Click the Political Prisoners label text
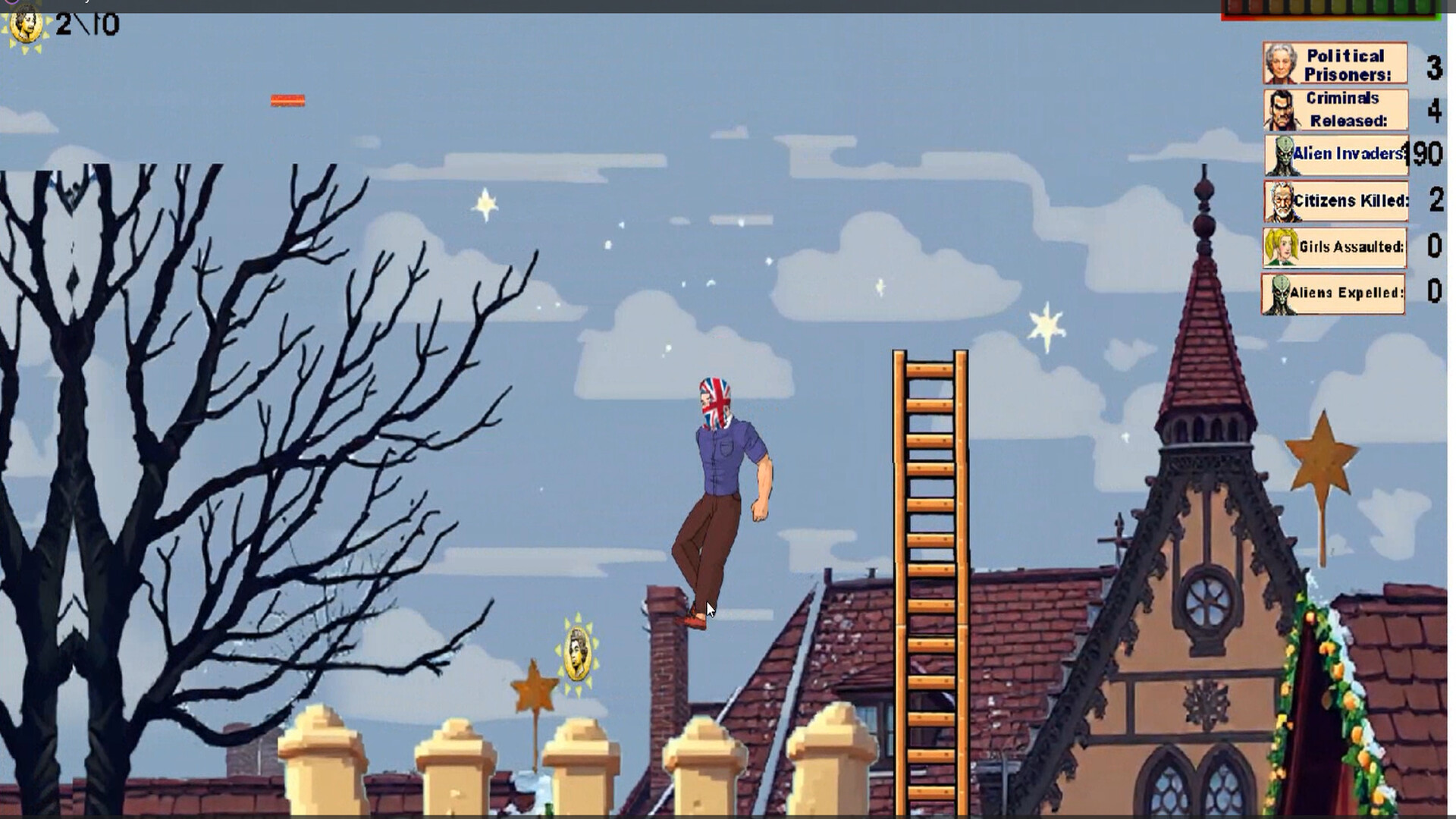The width and height of the screenshot is (1456, 819). point(1345,62)
